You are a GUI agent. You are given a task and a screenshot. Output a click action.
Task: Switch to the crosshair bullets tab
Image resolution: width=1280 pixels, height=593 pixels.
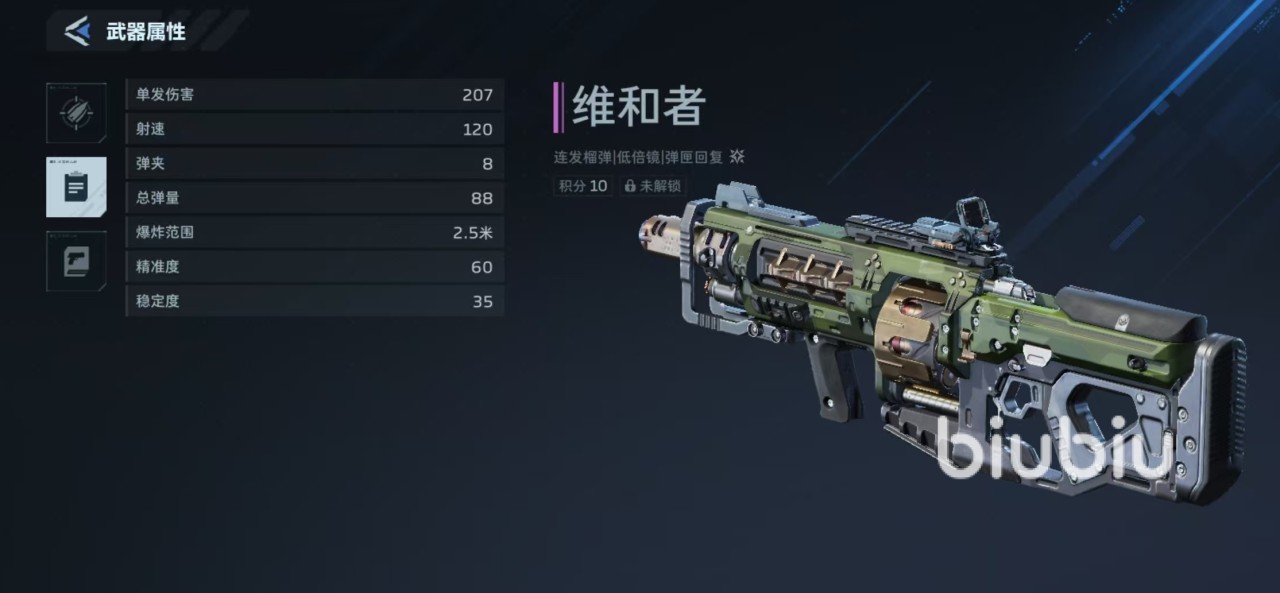tap(76, 113)
